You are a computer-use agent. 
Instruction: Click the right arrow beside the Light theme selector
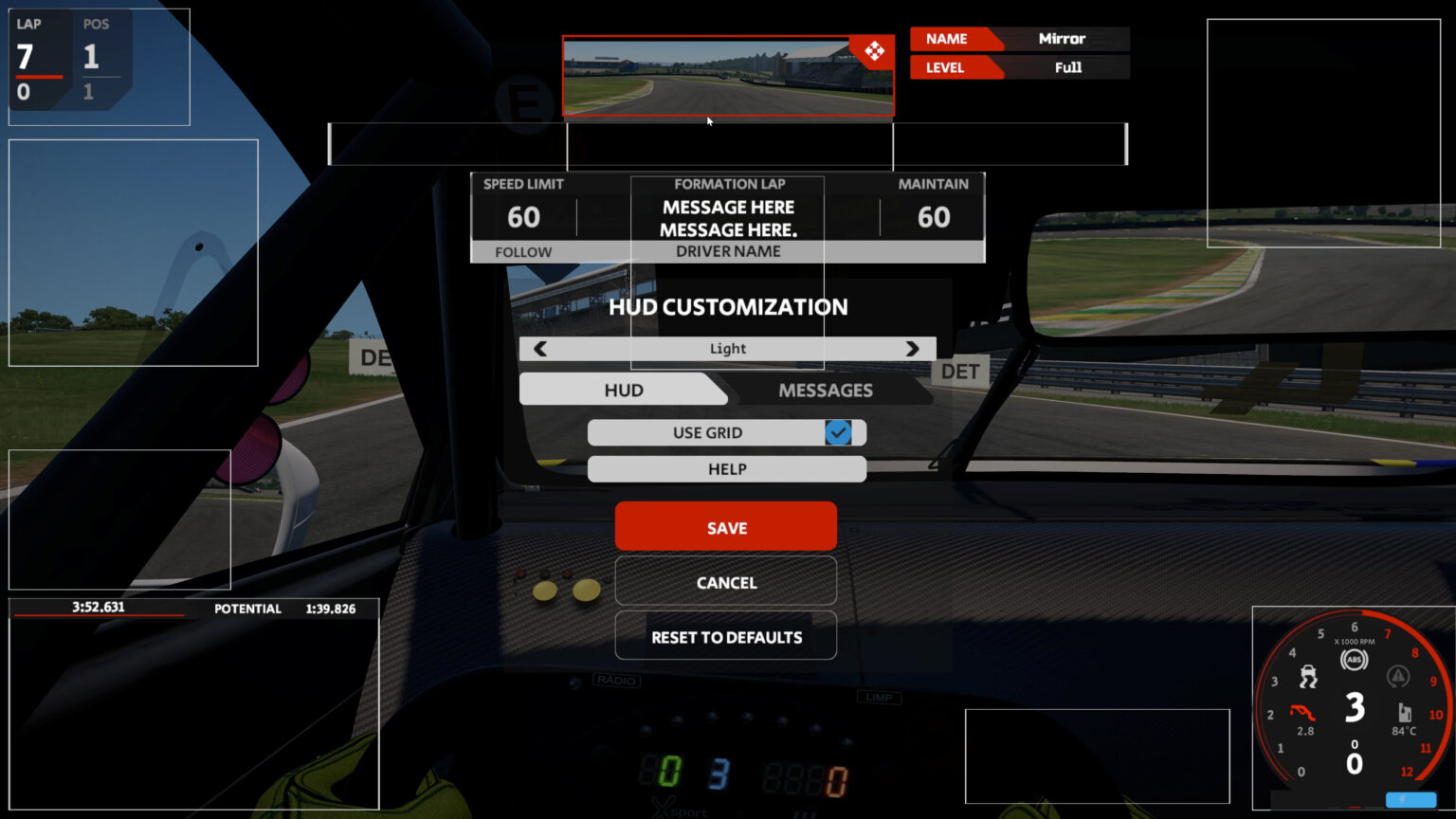point(911,349)
